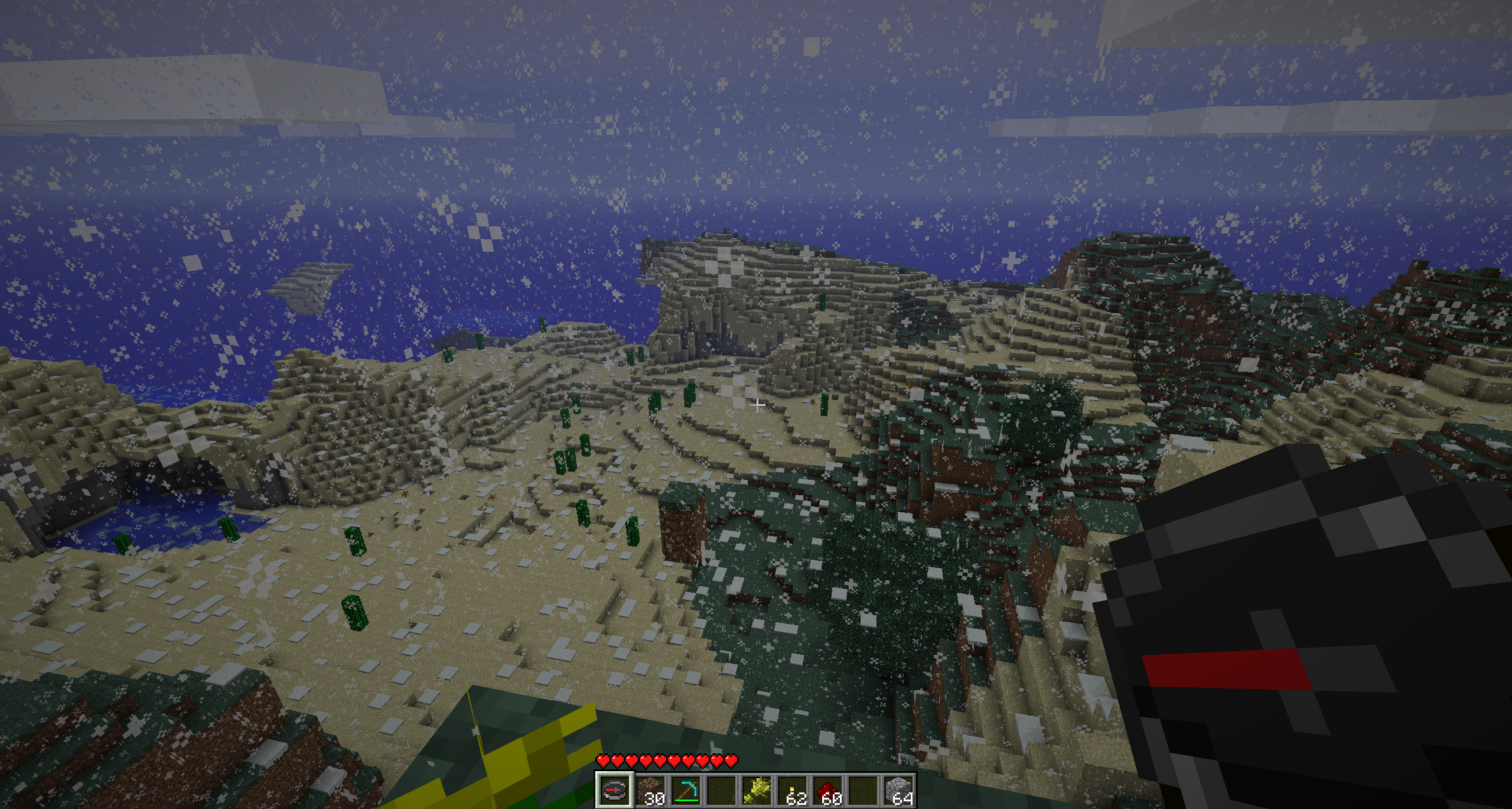Pick the redstone dust slot
The image size is (1512, 809).
tap(827, 790)
